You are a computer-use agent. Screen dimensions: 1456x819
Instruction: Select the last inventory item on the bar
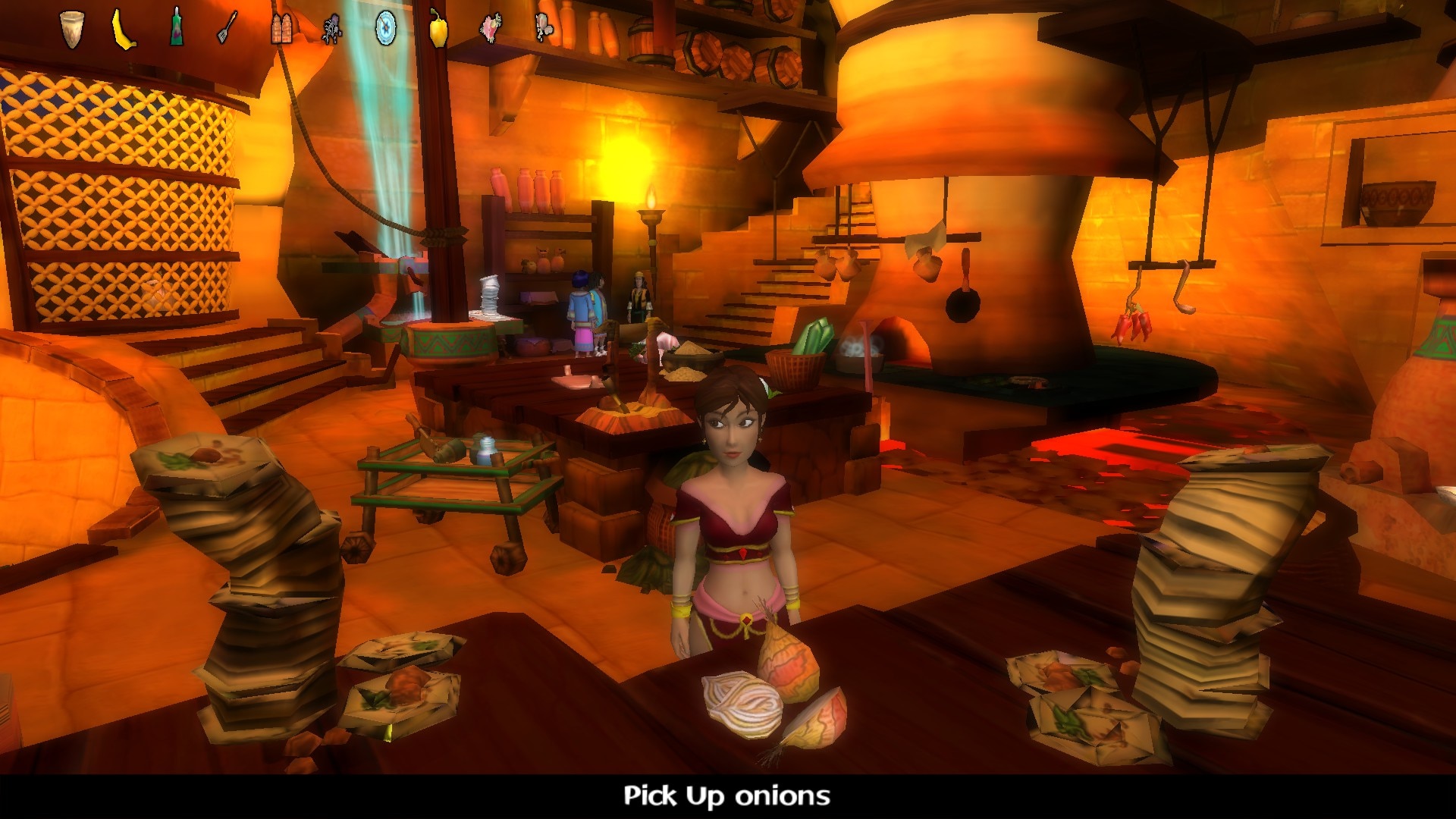pos(543,27)
